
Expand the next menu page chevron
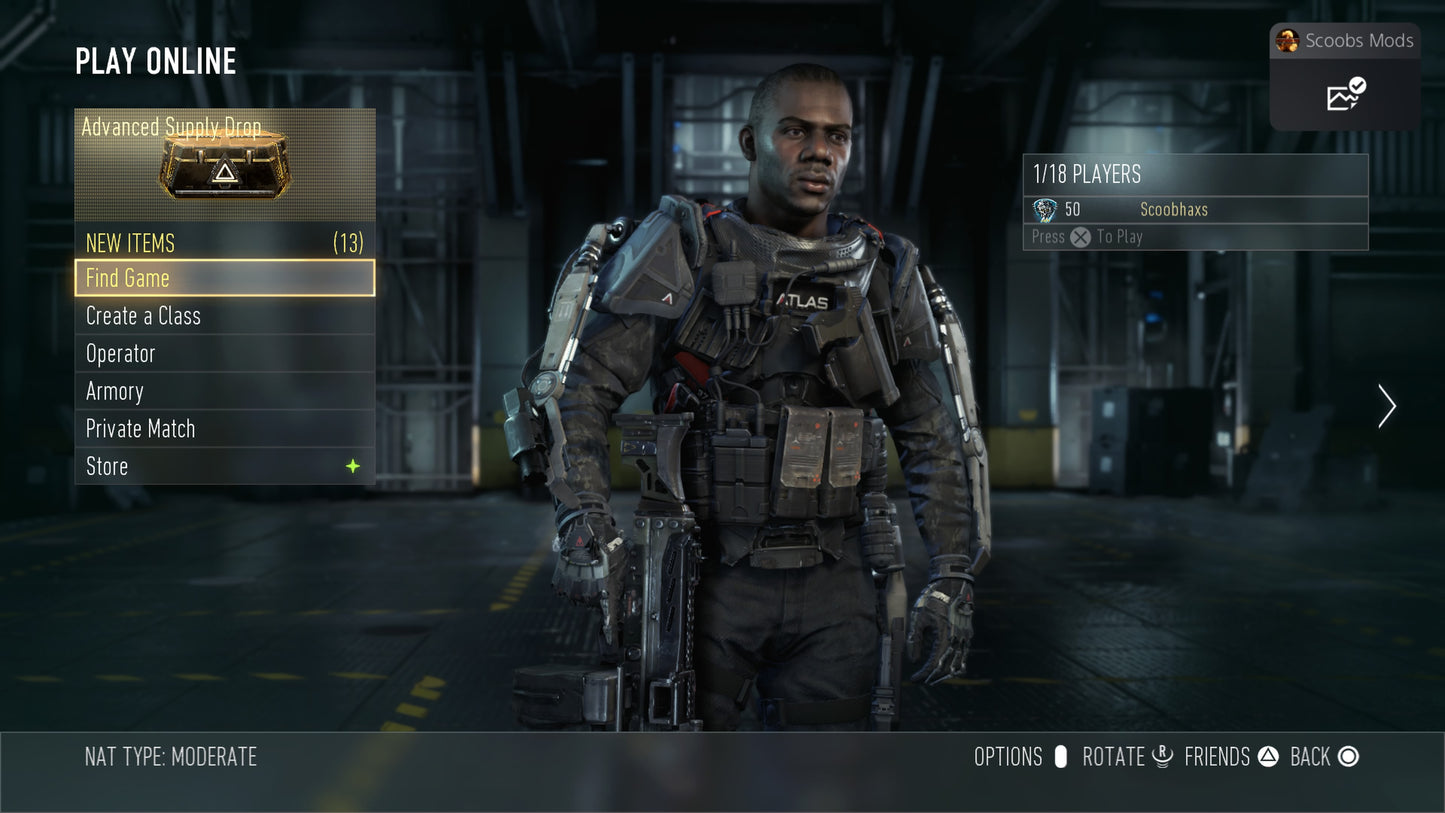point(1386,406)
